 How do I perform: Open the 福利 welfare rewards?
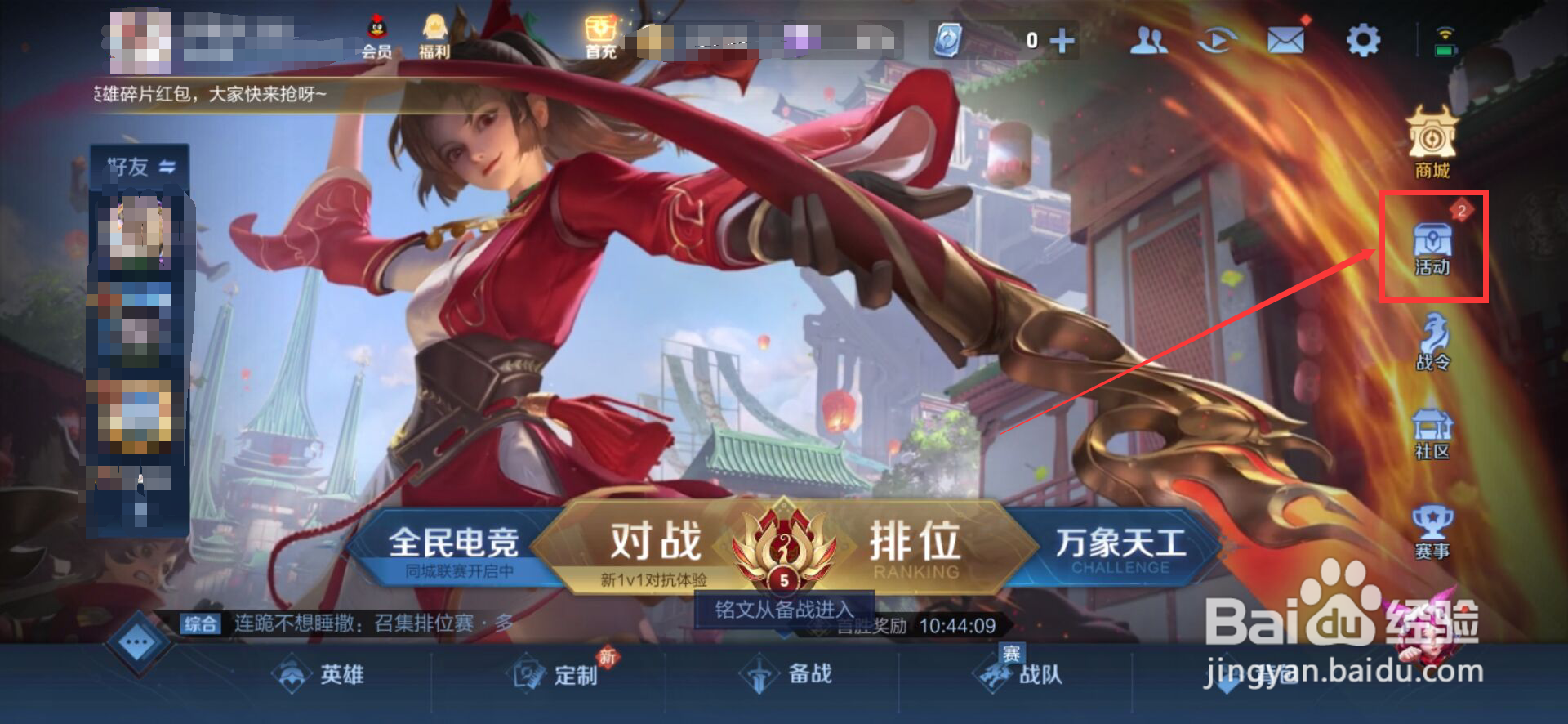coord(435,33)
